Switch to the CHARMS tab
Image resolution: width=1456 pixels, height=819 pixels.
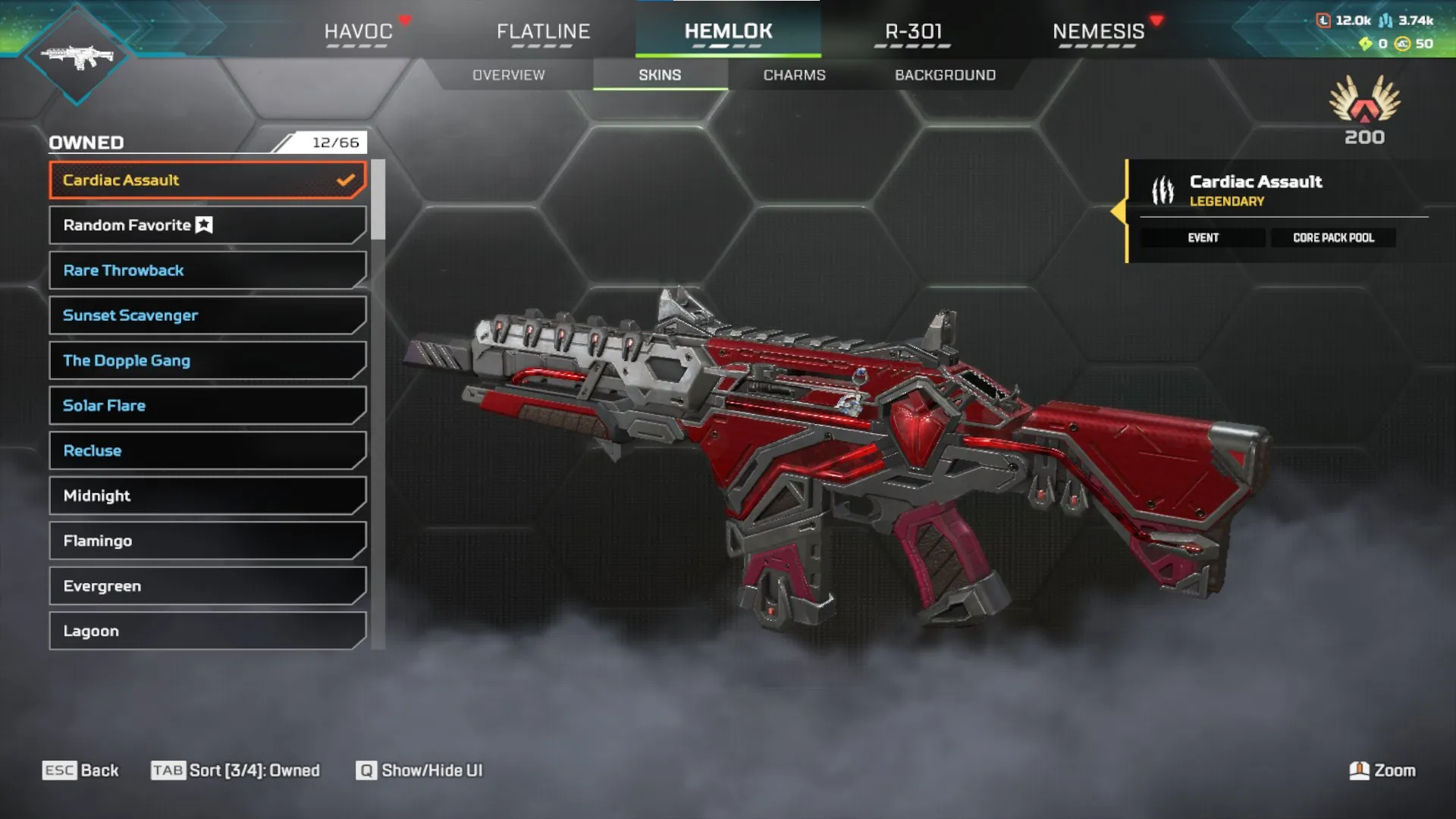[x=794, y=74]
